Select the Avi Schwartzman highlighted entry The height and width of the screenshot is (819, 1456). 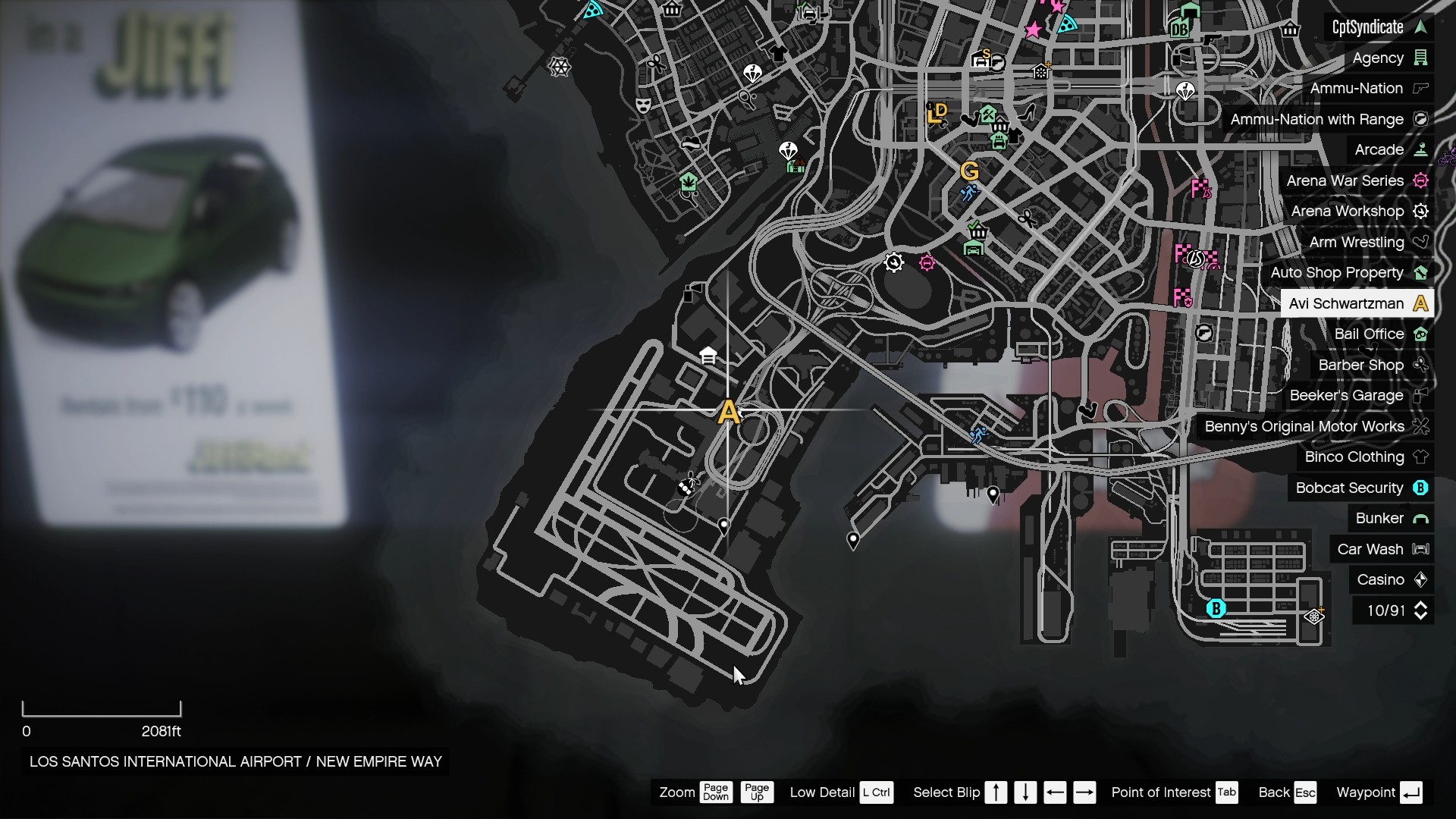pos(1357,303)
